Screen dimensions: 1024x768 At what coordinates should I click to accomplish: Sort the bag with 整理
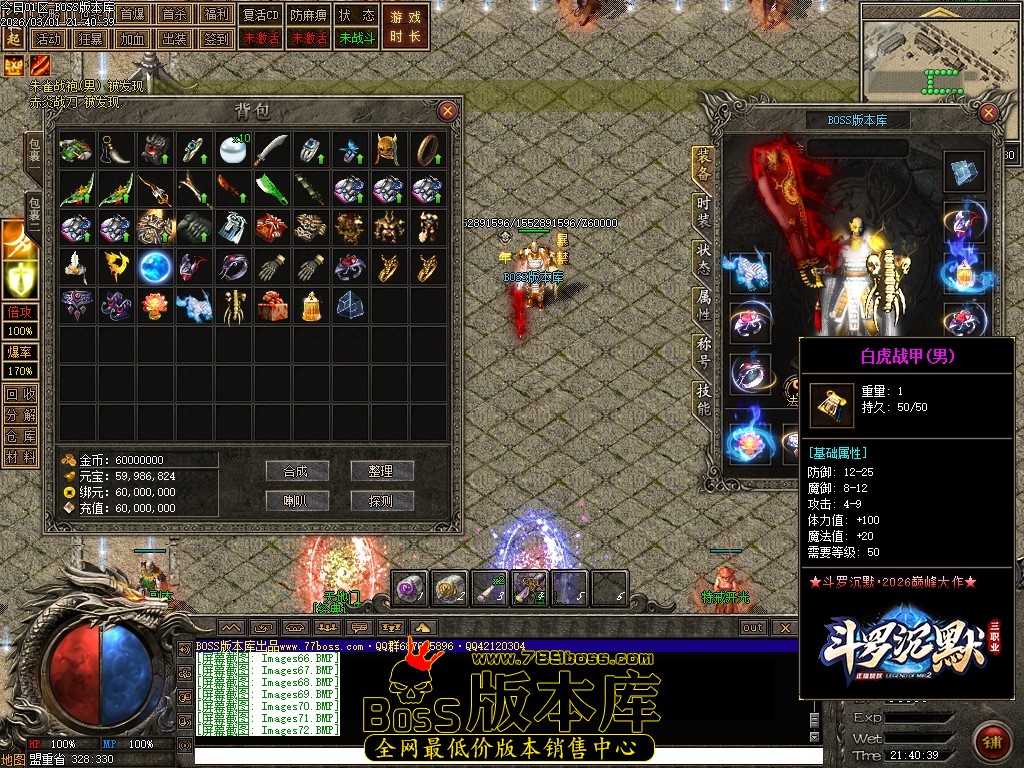[381, 471]
